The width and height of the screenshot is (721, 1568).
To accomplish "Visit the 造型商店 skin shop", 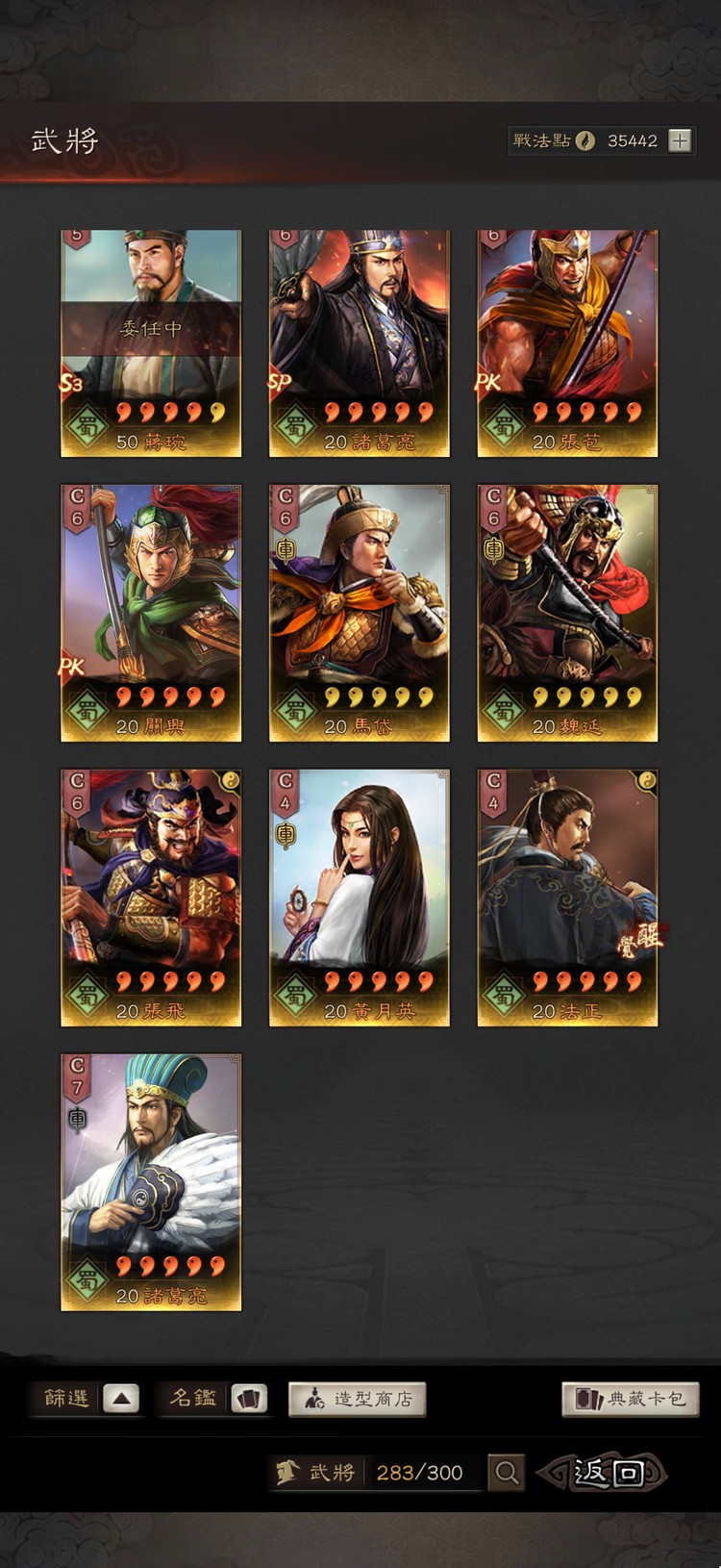I will (x=357, y=1399).
